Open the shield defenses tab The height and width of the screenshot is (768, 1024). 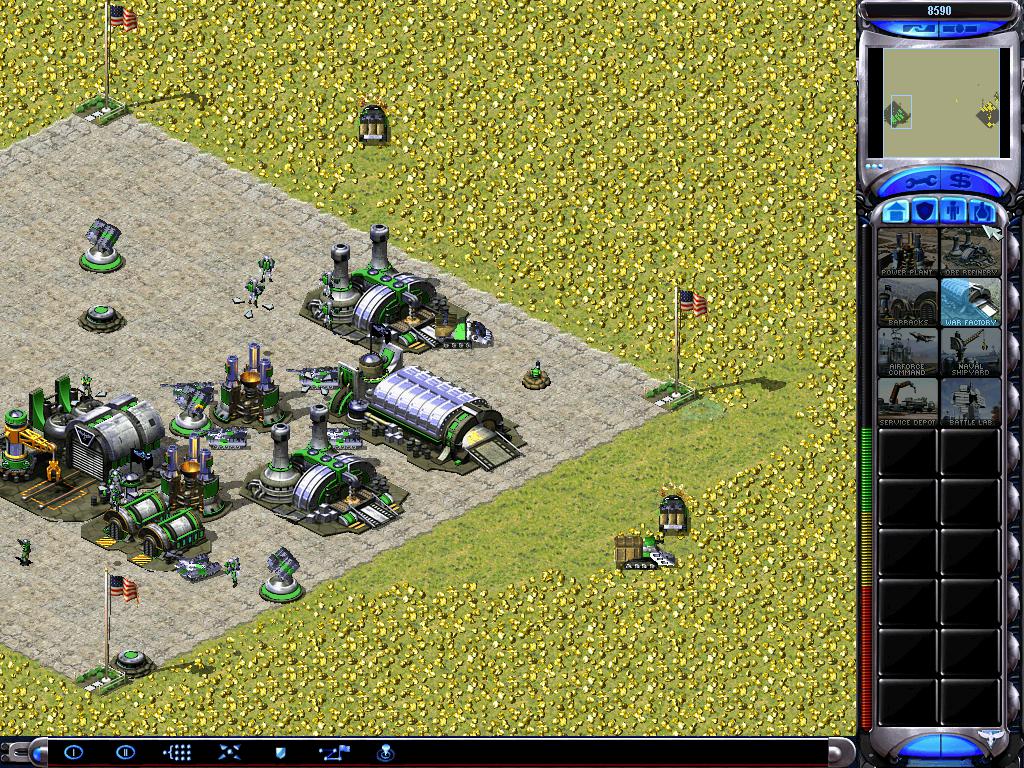pyautogui.click(x=926, y=211)
